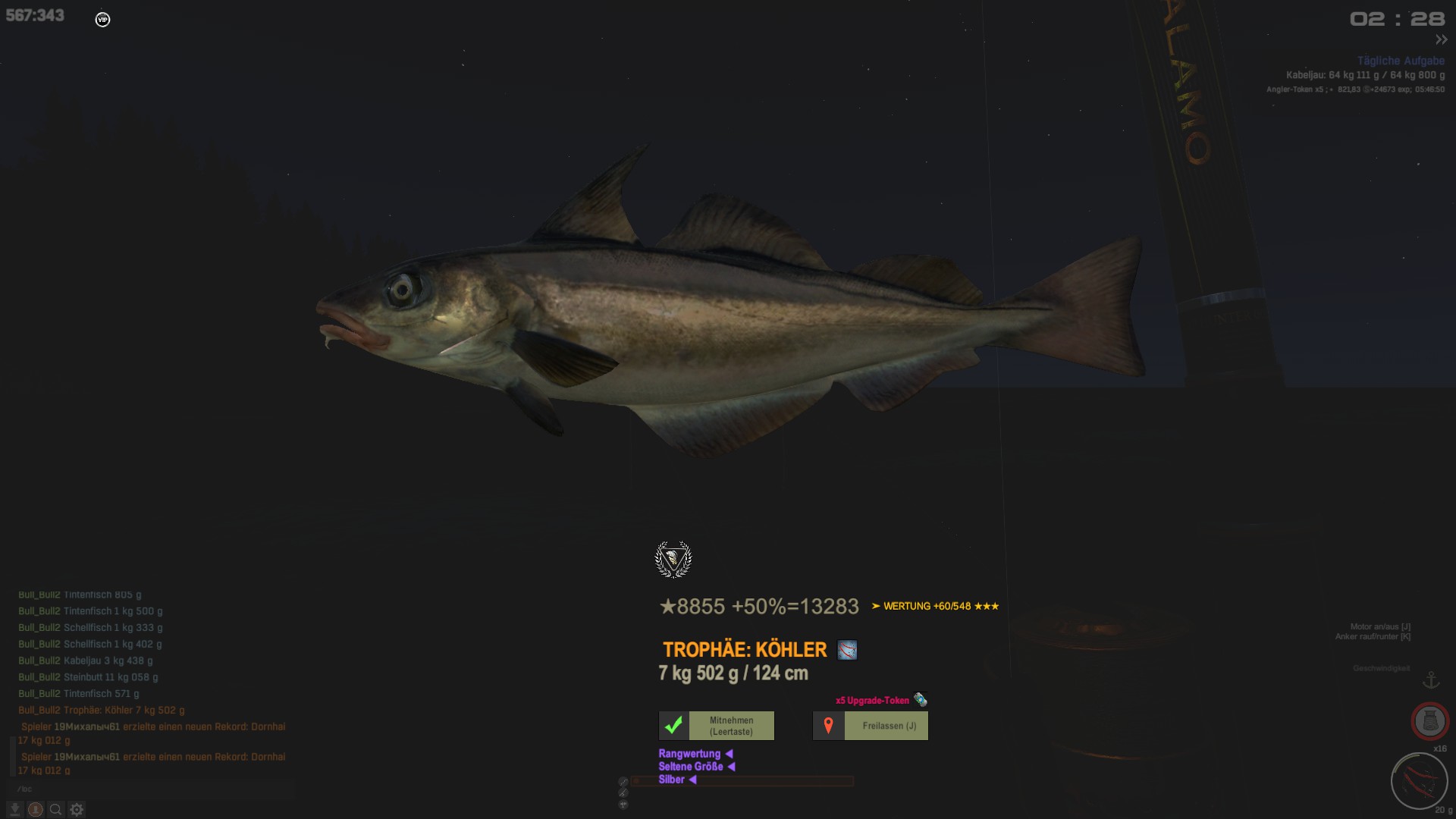Collapse the daily task panel with double arrows
Viewport: 1456px width, 819px height.
1441,39
